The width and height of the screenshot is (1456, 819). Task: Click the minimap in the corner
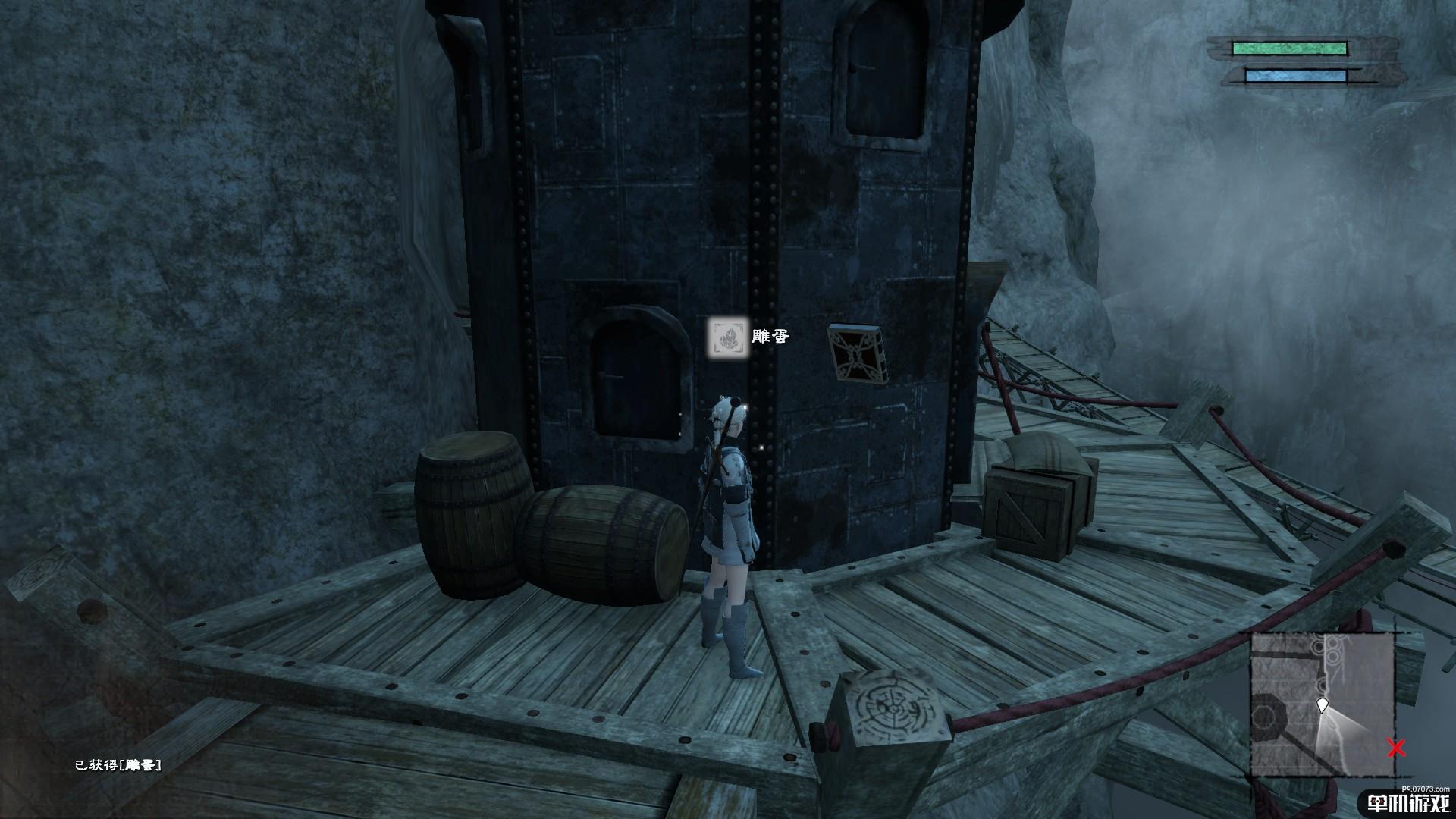coord(1322,704)
